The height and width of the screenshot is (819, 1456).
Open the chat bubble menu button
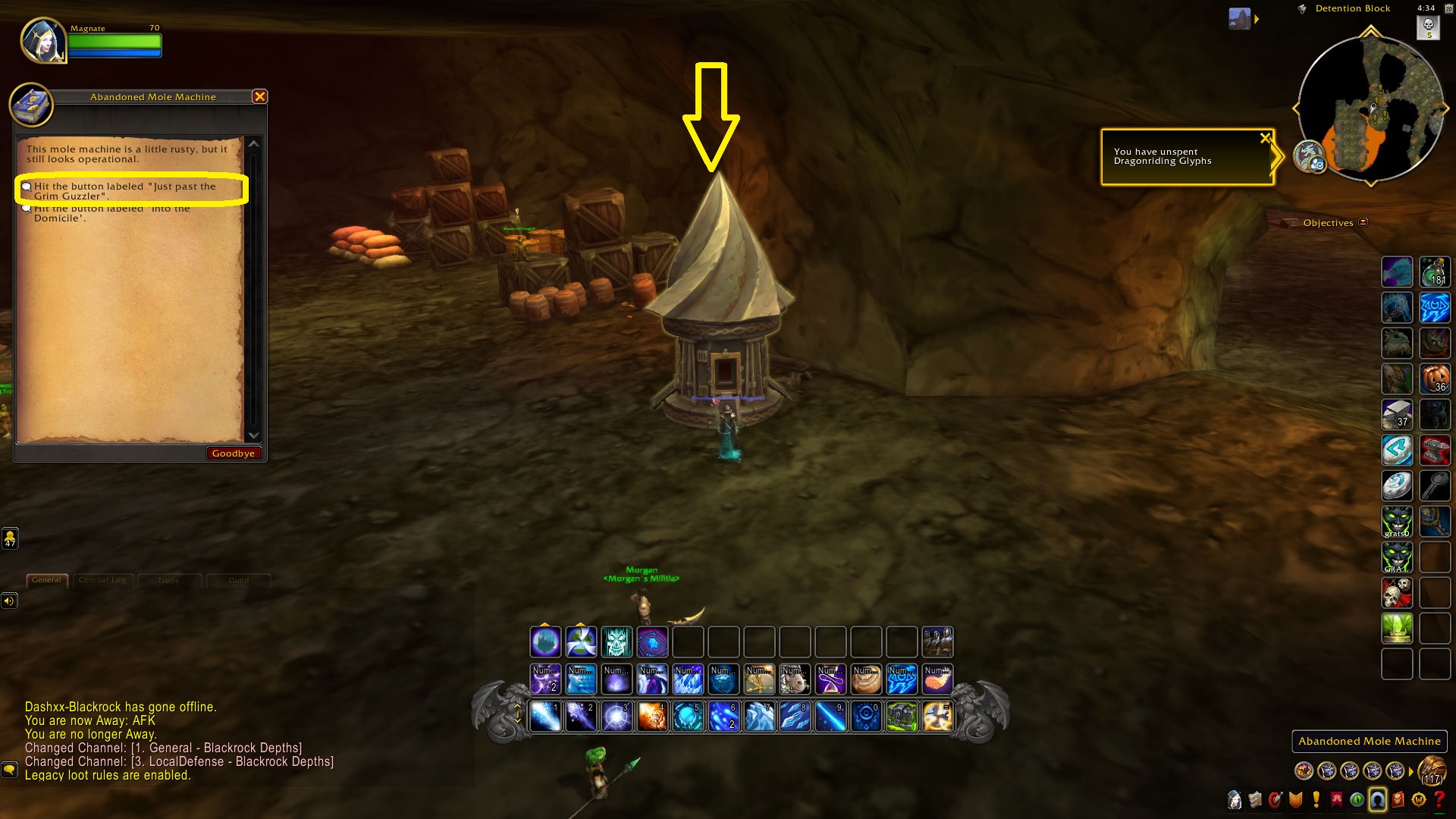9,769
